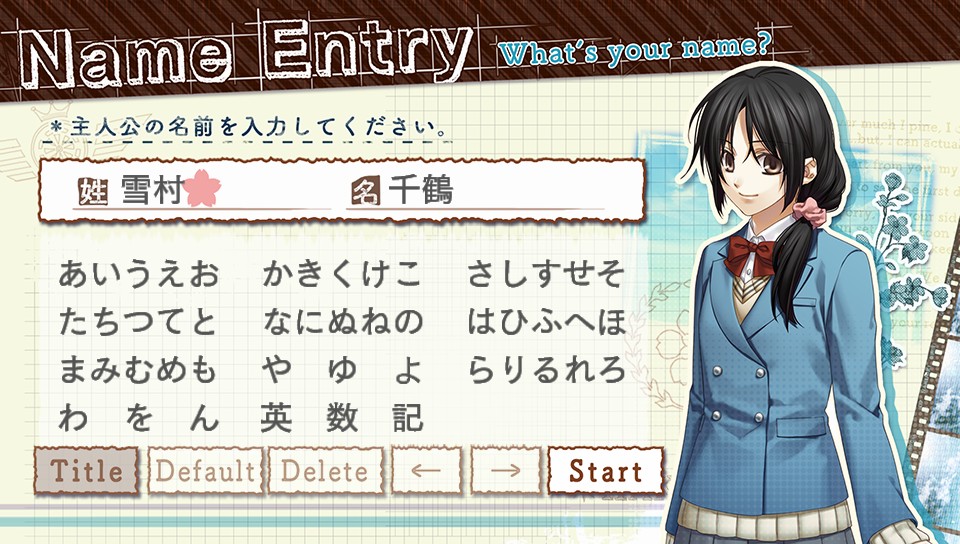Reset name with the Default button
The width and height of the screenshot is (960, 544).
[205, 471]
